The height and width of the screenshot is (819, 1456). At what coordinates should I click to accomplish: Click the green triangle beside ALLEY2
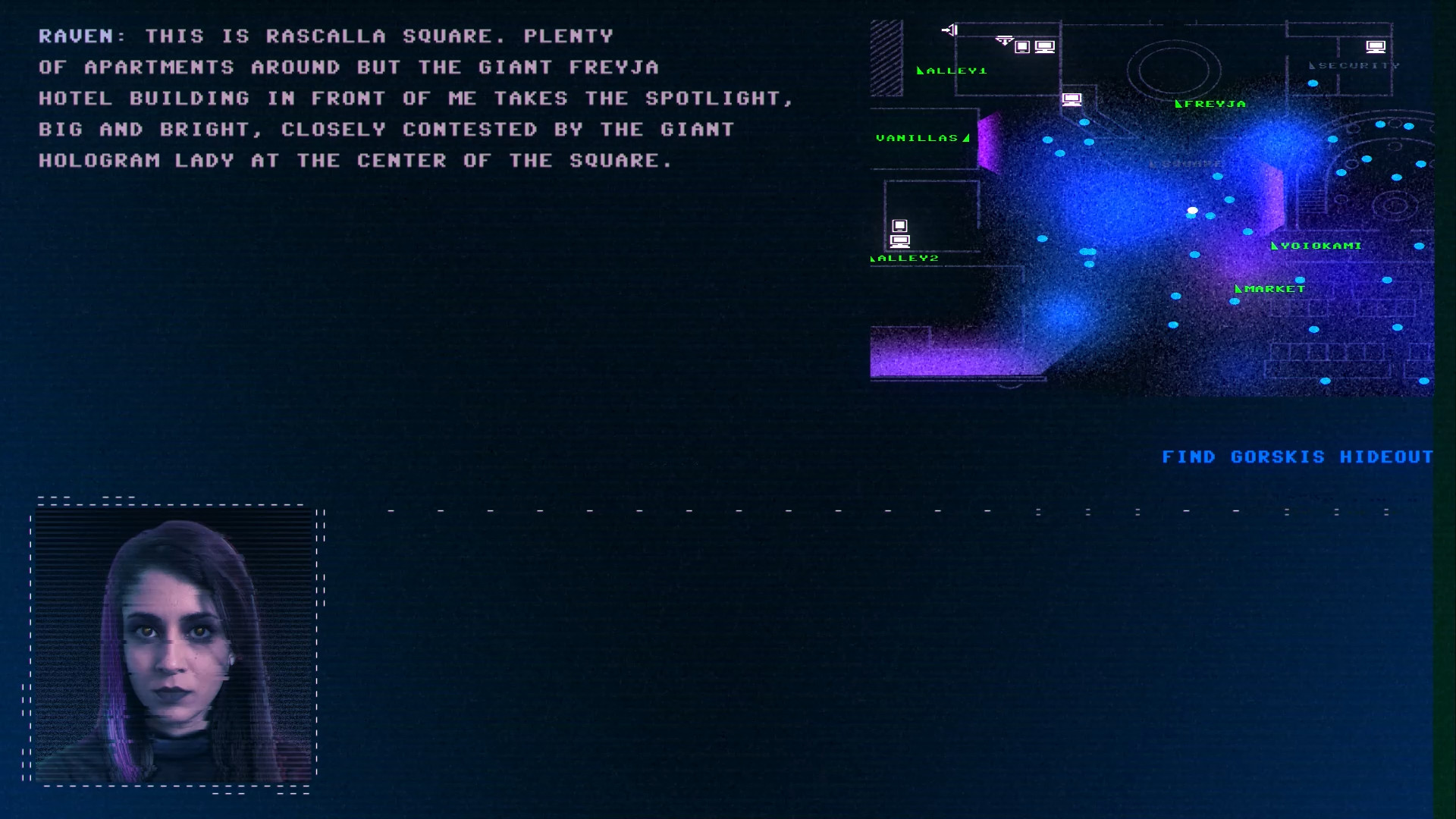click(x=873, y=259)
